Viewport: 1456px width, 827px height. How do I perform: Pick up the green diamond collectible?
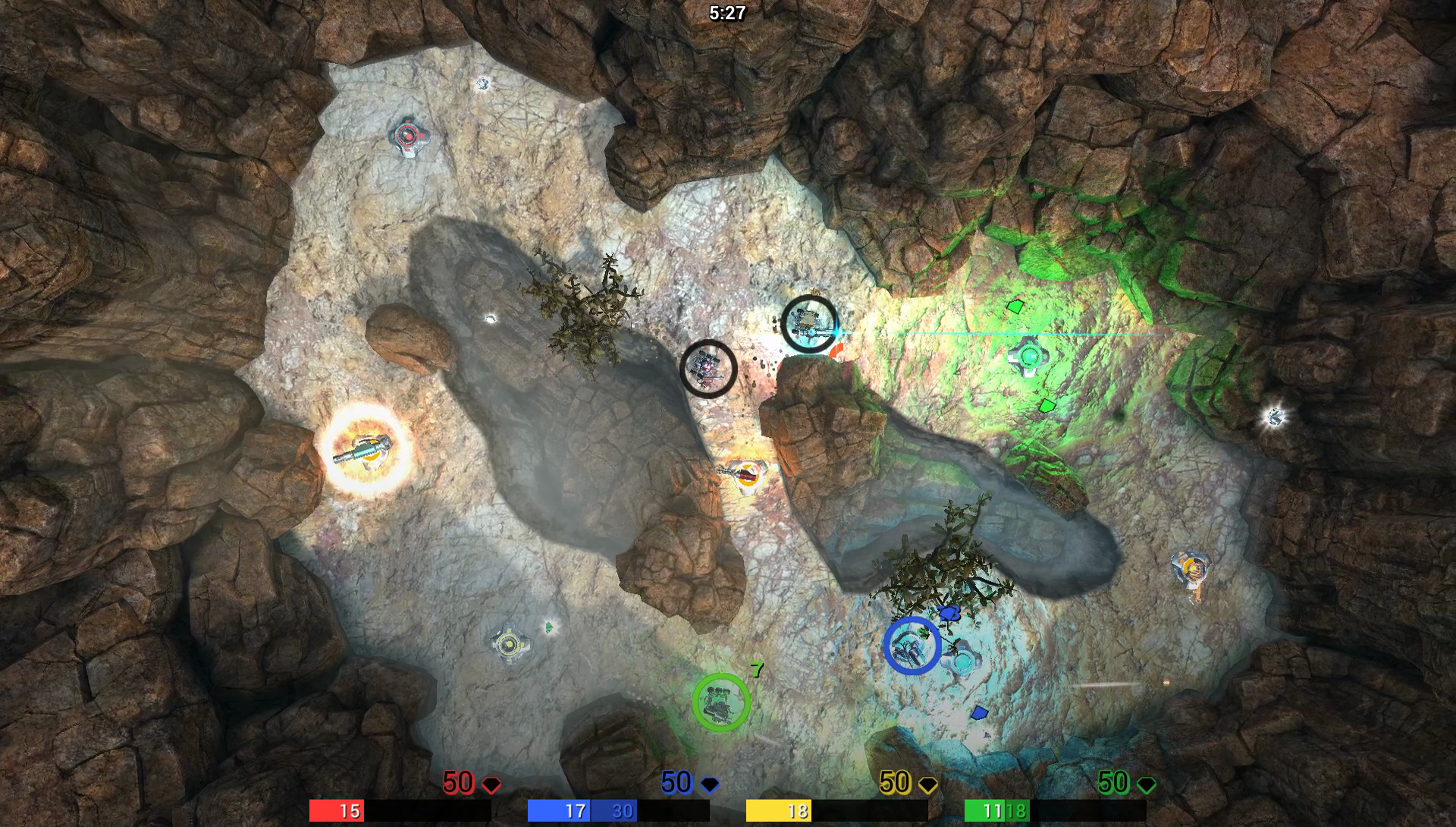(1049, 405)
